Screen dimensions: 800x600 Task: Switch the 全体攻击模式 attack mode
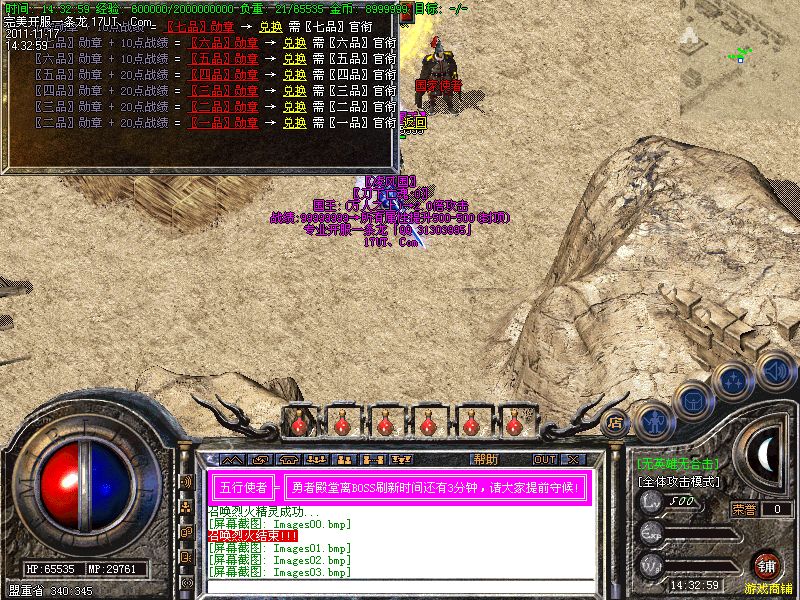point(677,482)
